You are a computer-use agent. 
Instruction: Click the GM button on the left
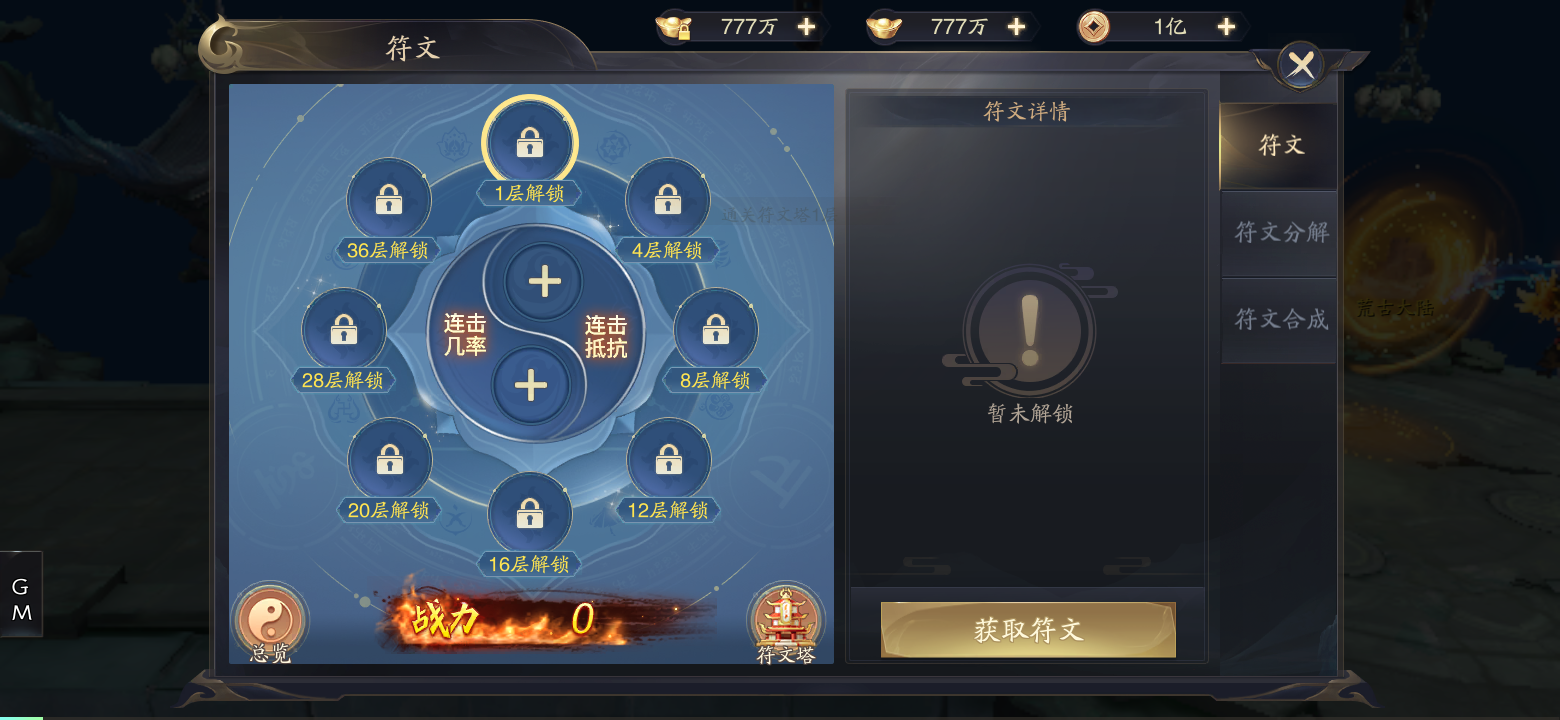(20, 594)
